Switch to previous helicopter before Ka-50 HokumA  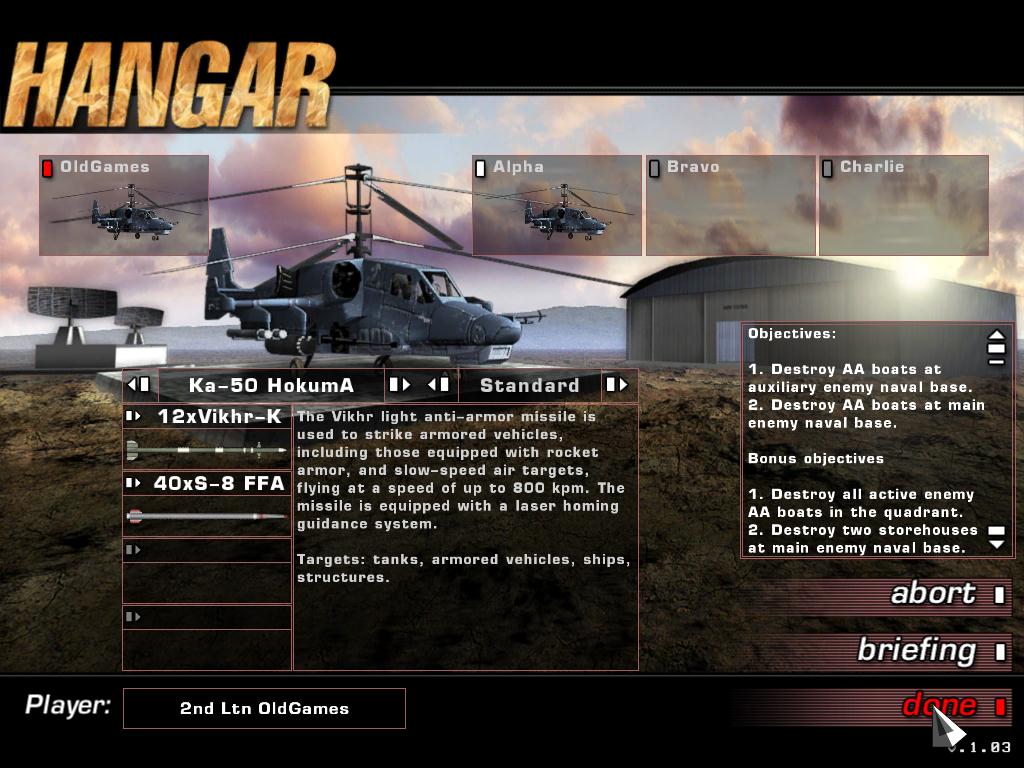click(139, 385)
